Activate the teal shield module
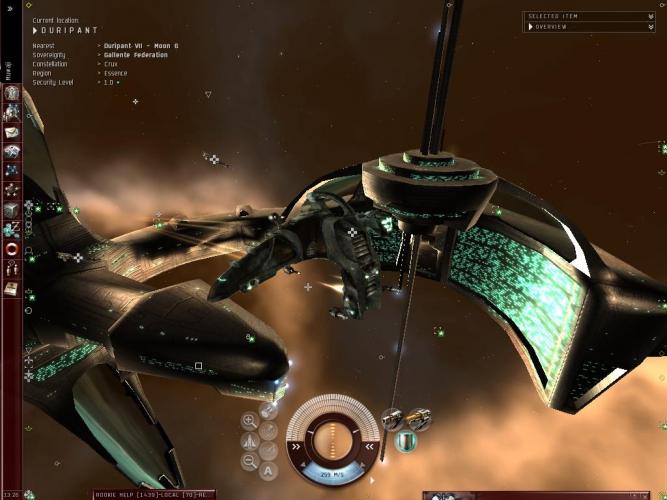 coord(406,440)
